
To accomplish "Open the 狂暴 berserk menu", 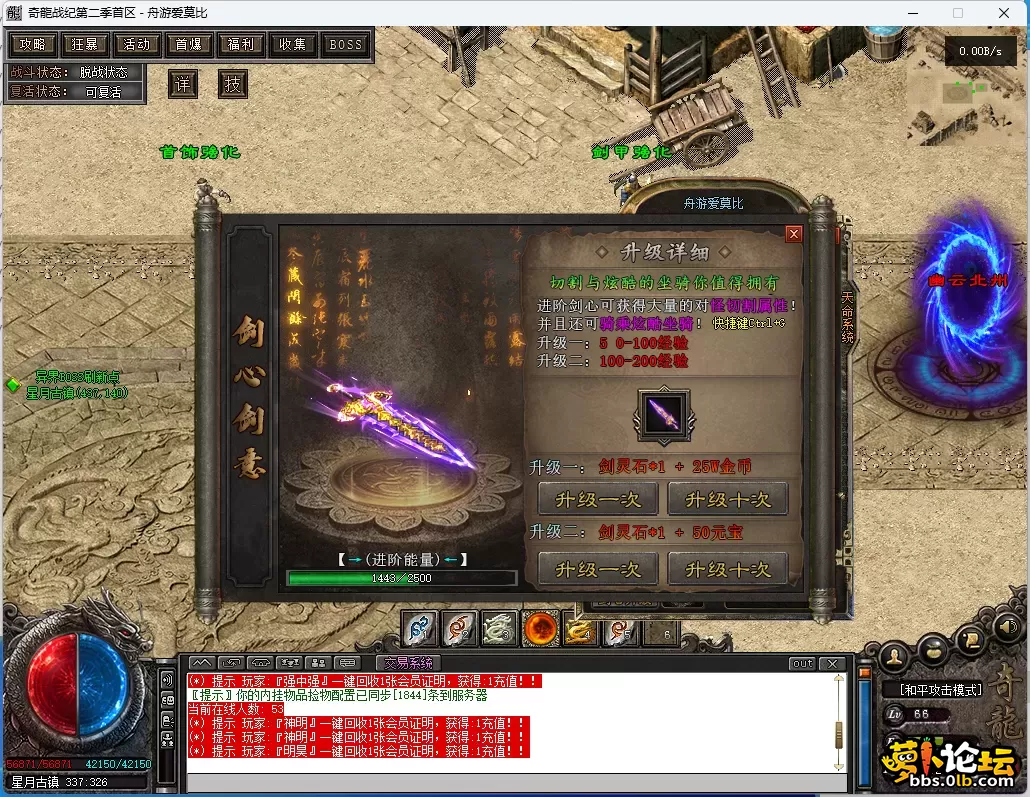I will (x=85, y=45).
